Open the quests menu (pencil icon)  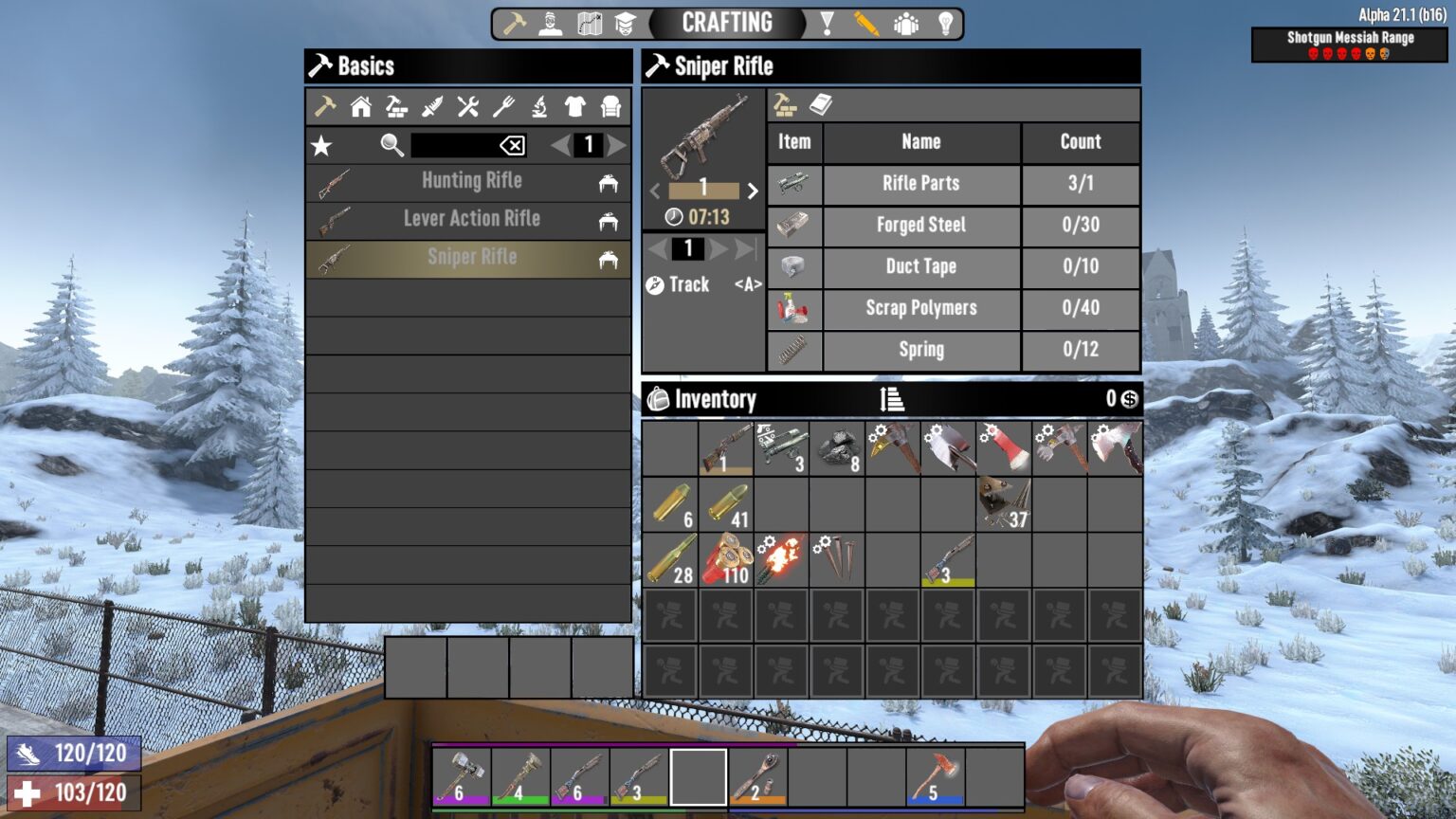pyautogui.click(x=867, y=22)
